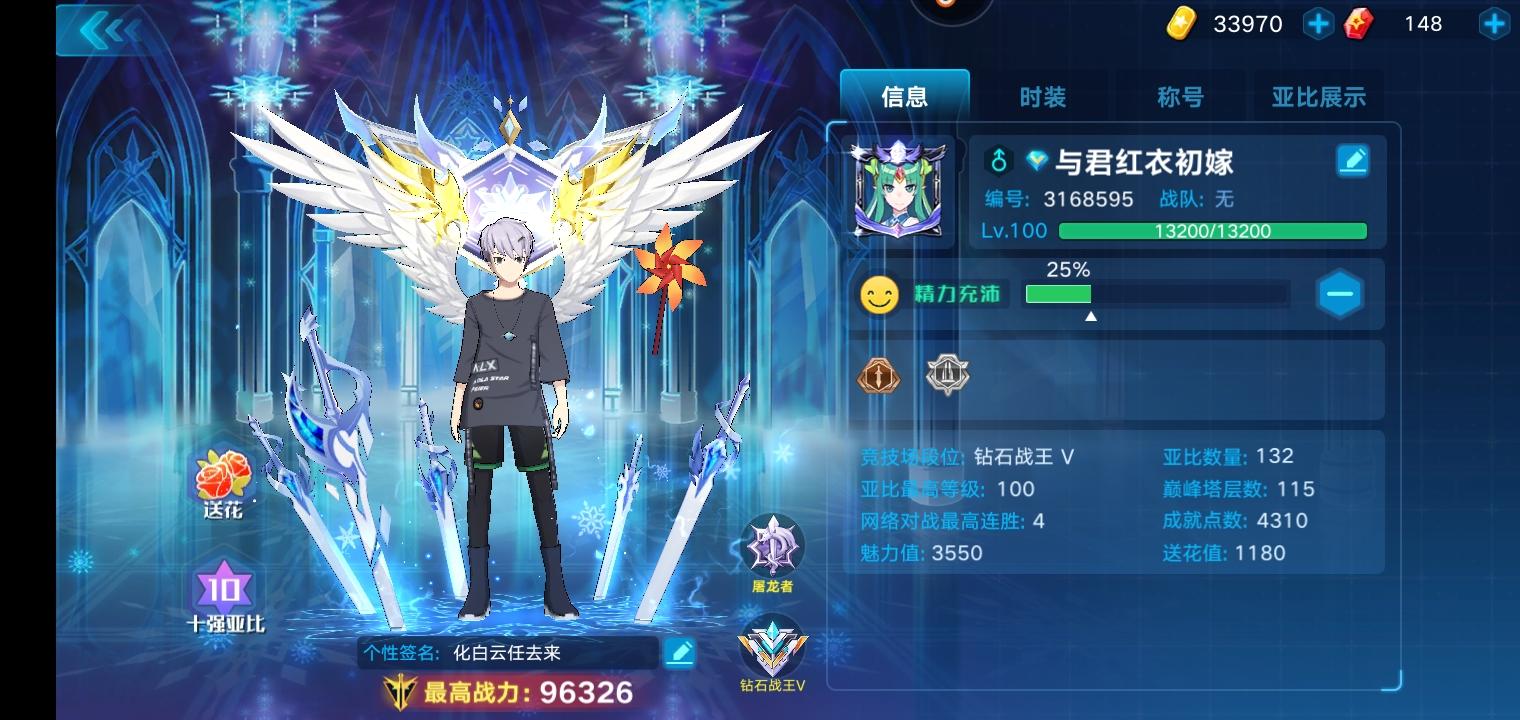This screenshot has width=1520, height=720.
Task: Open the 称号 tab
Action: tap(1180, 97)
